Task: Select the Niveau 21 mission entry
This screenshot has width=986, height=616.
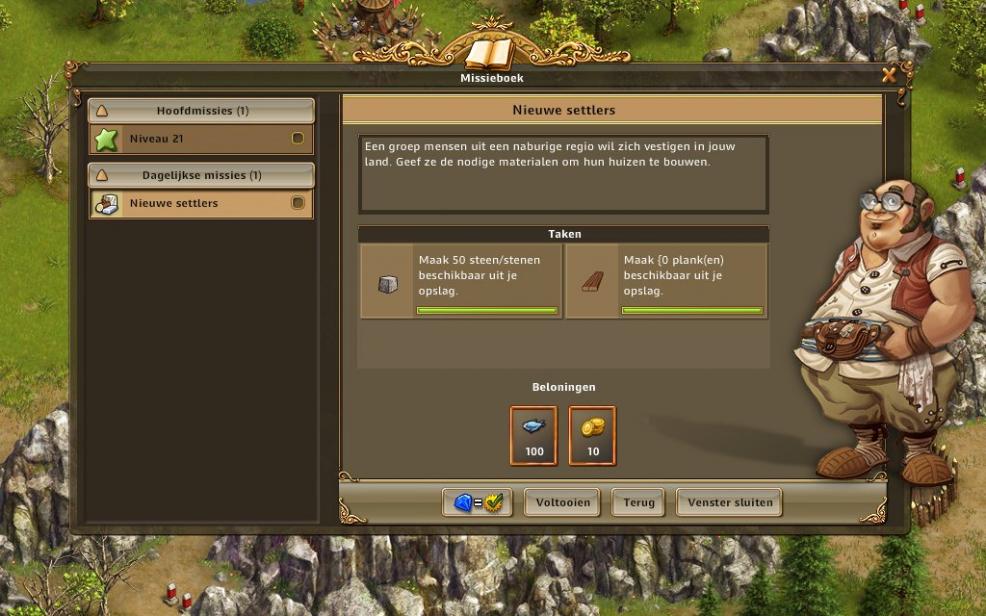Action: click(201, 139)
